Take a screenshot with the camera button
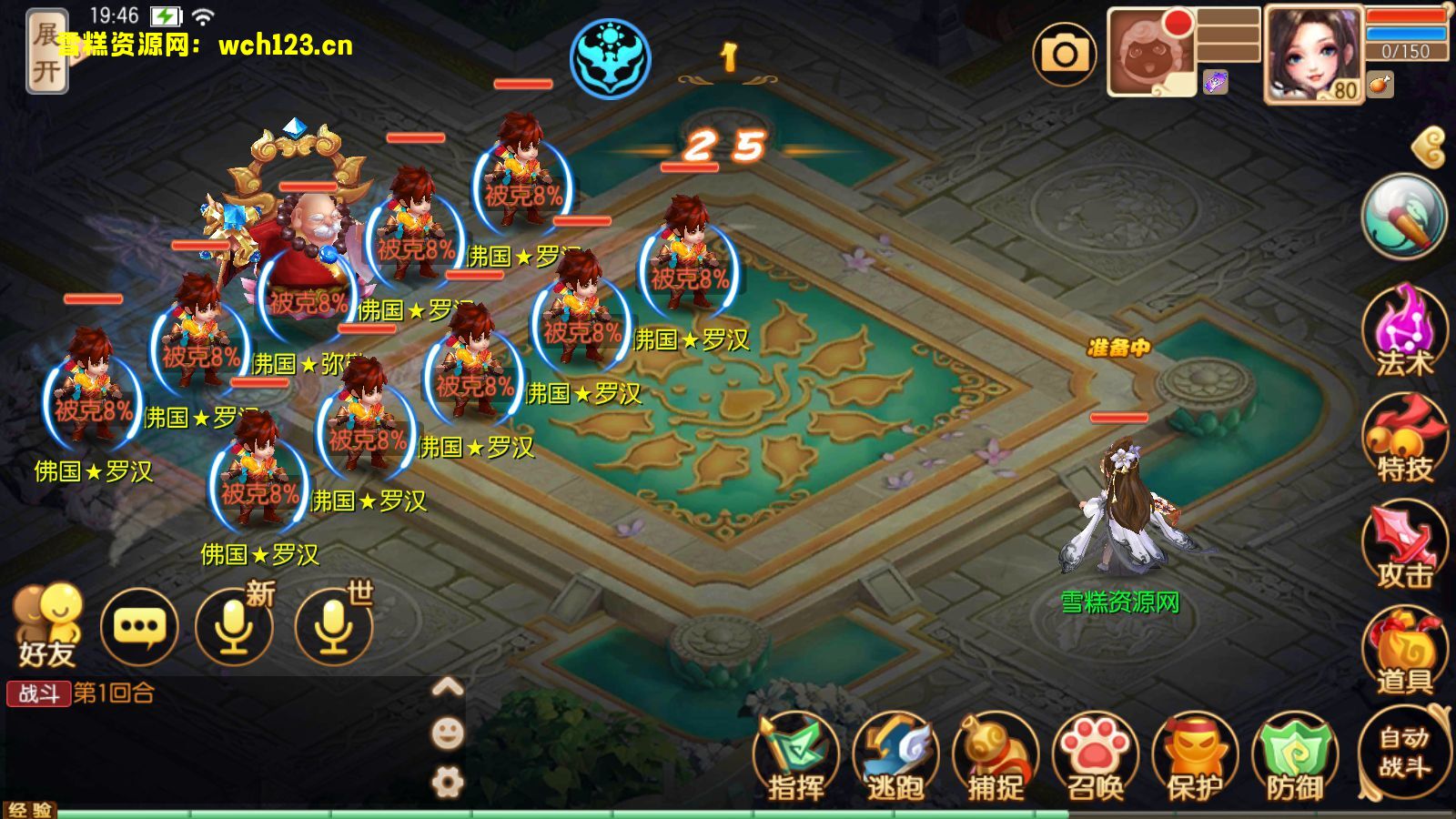The width and height of the screenshot is (1456, 819). click(x=1064, y=55)
